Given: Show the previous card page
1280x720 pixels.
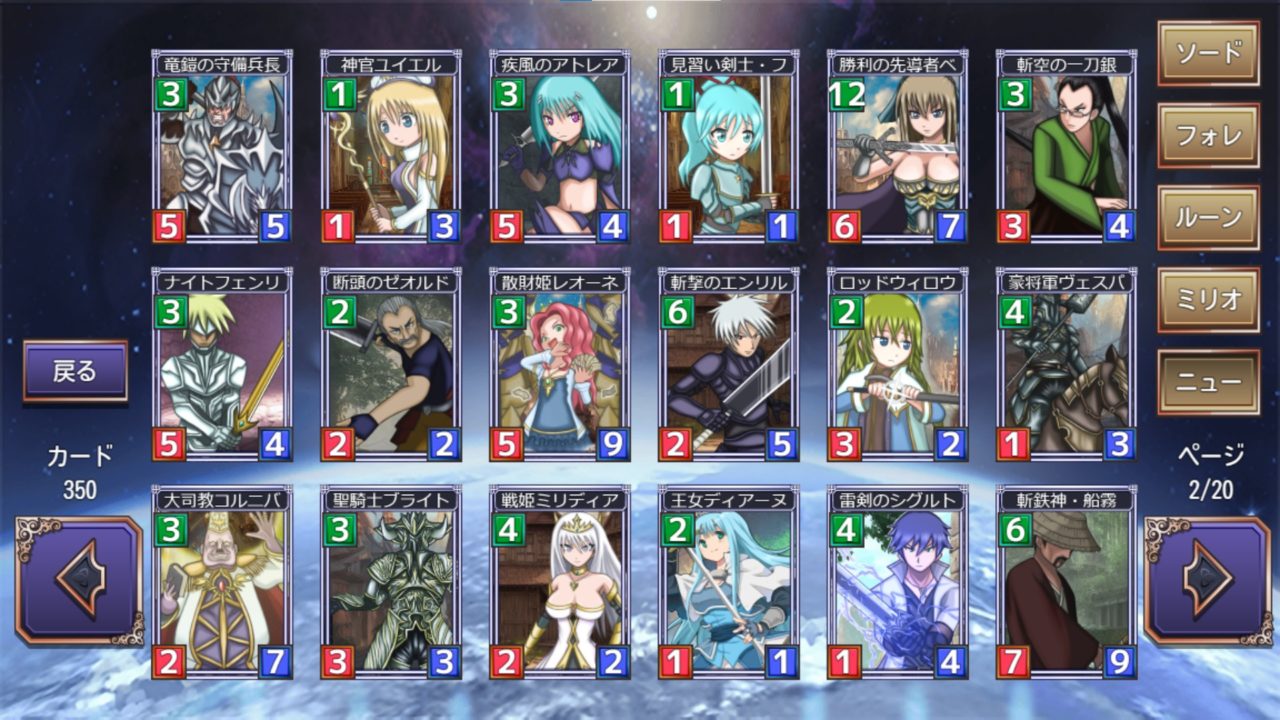Looking at the screenshot, I should tap(79, 580).
